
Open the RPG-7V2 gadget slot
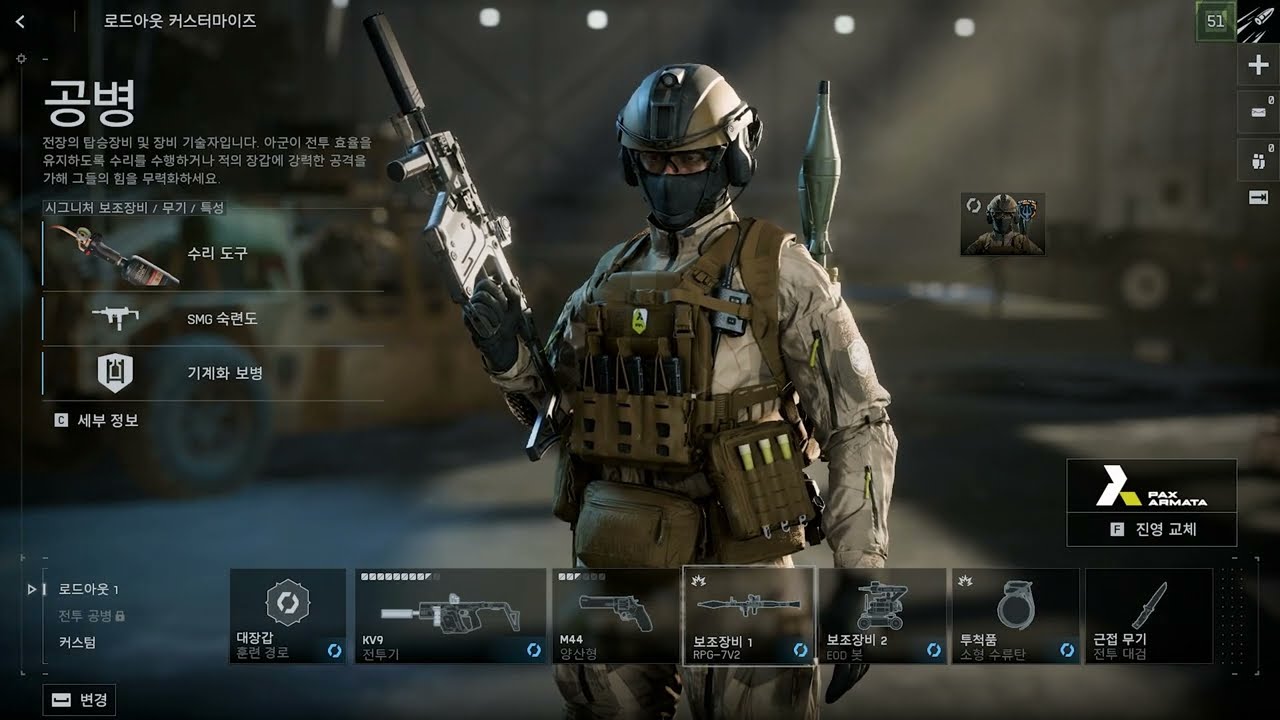[748, 616]
